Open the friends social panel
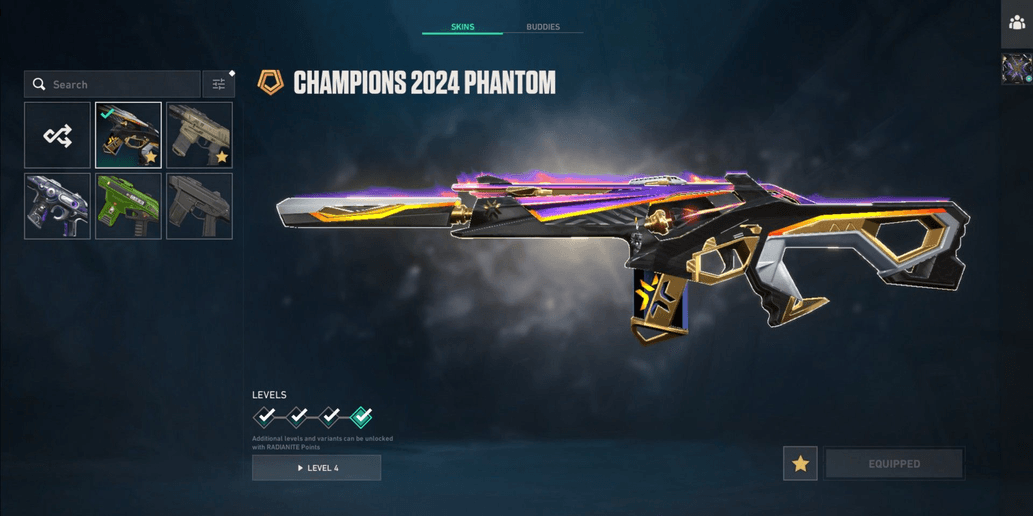The width and height of the screenshot is (1033, 516). [1017, 23]
